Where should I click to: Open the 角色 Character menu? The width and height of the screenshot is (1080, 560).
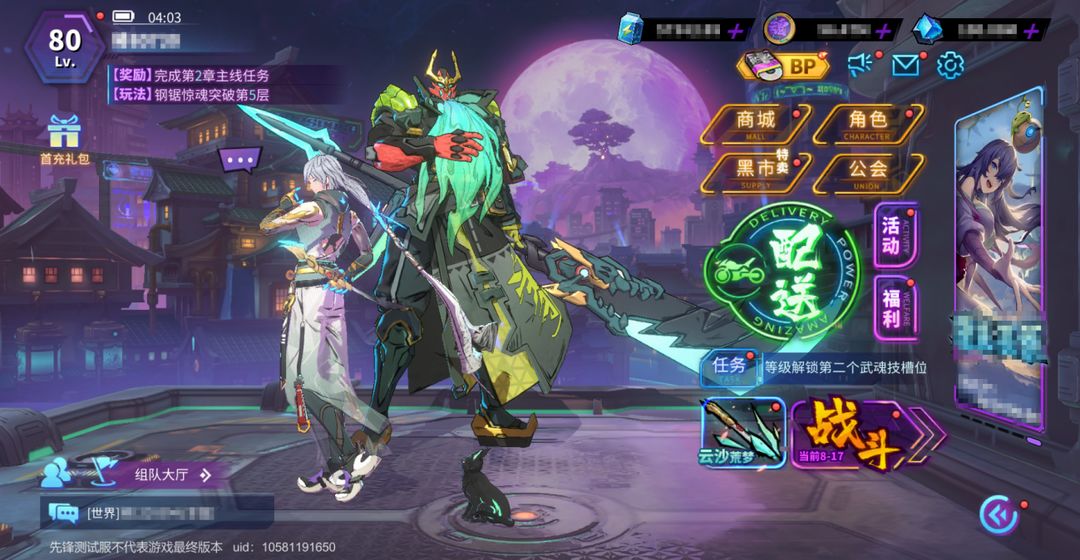(x=866, y=124)
